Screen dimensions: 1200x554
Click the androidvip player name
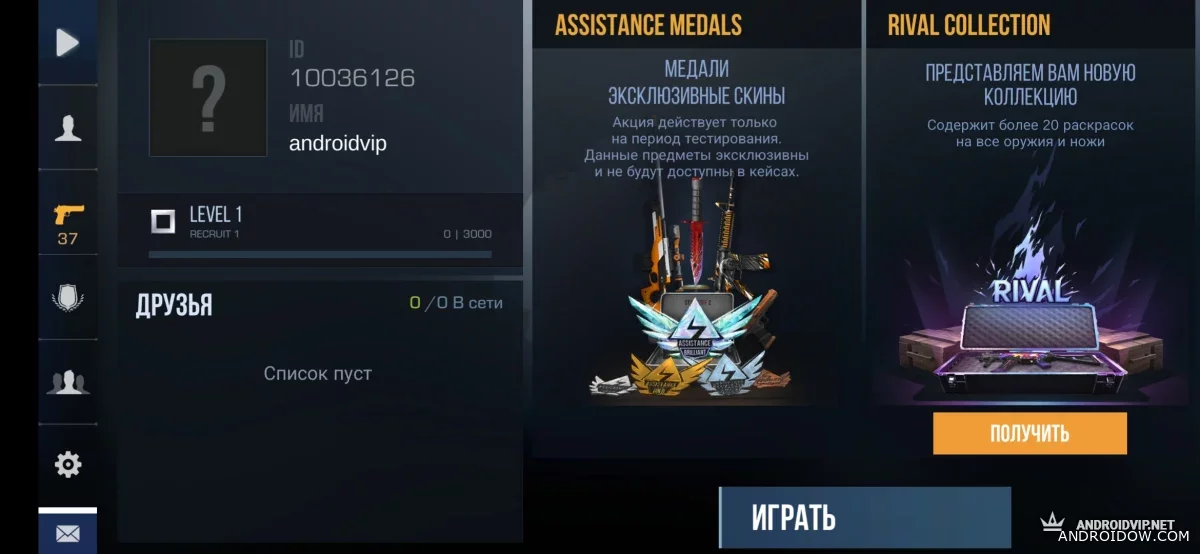338,144
